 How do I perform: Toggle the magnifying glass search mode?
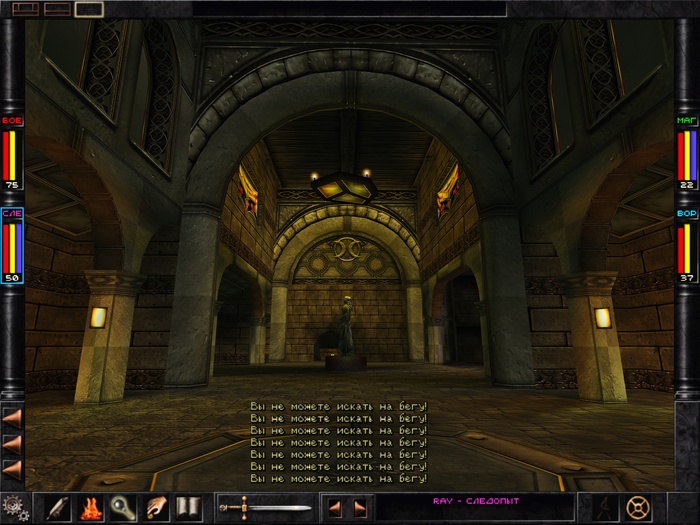click(x=122, y=508)
